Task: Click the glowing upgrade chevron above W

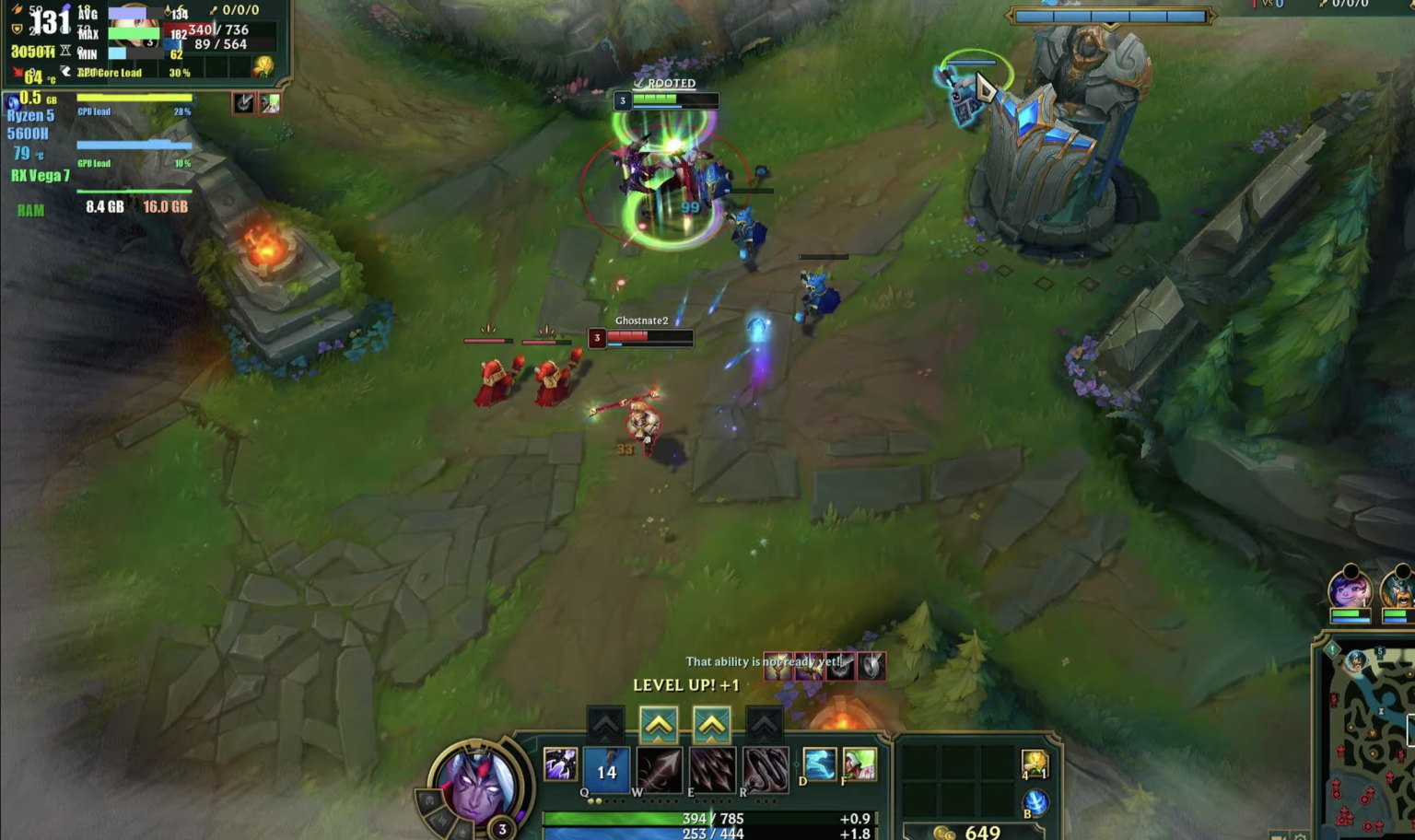Action: pos(658,723)
